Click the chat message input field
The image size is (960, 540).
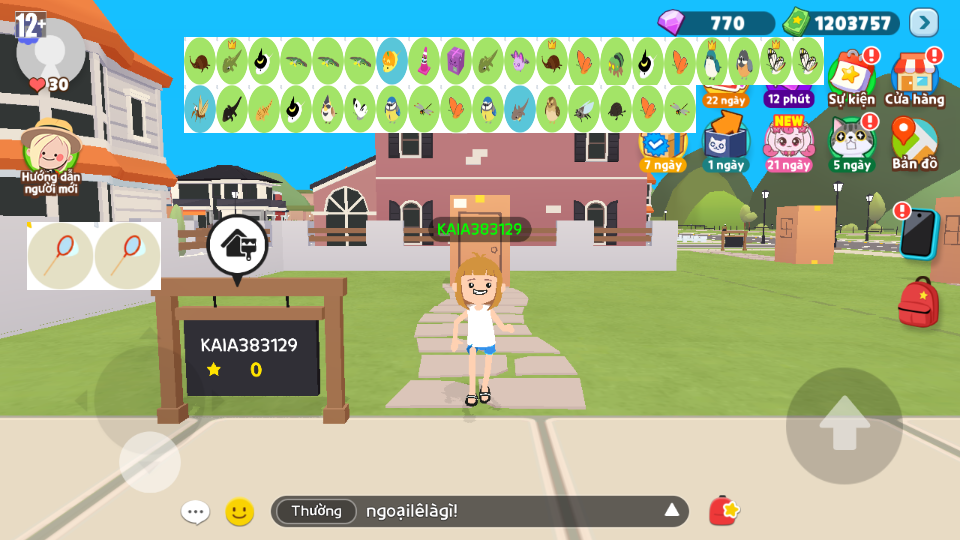point(500,511)
